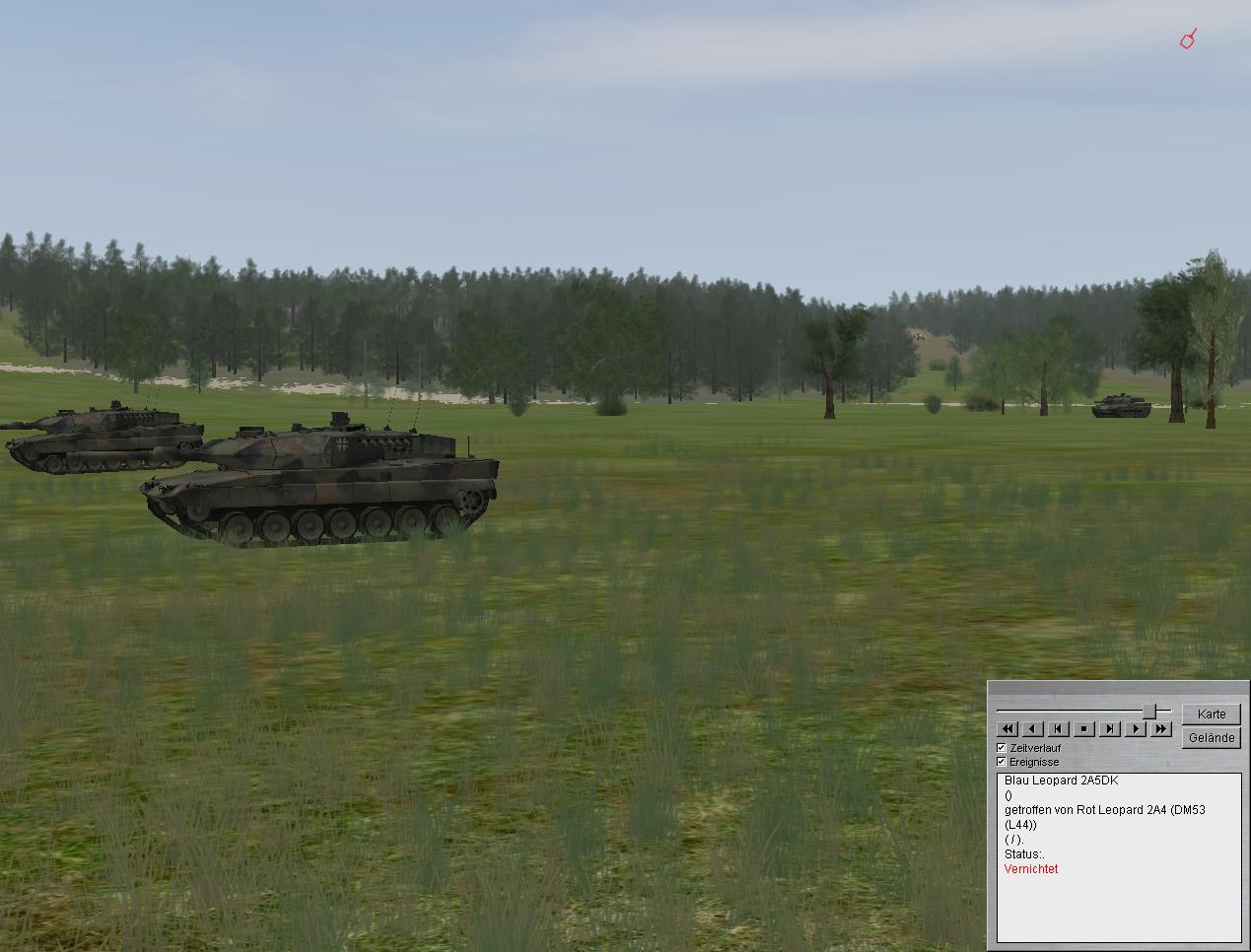Fast forward the replay

point(1161,729)
